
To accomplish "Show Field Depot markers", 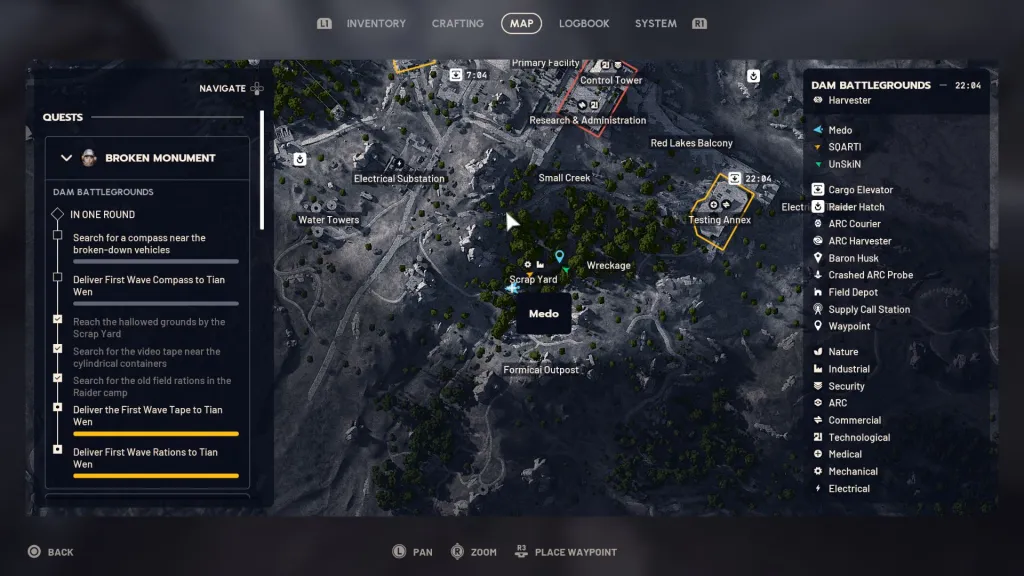I will [853, 292].
